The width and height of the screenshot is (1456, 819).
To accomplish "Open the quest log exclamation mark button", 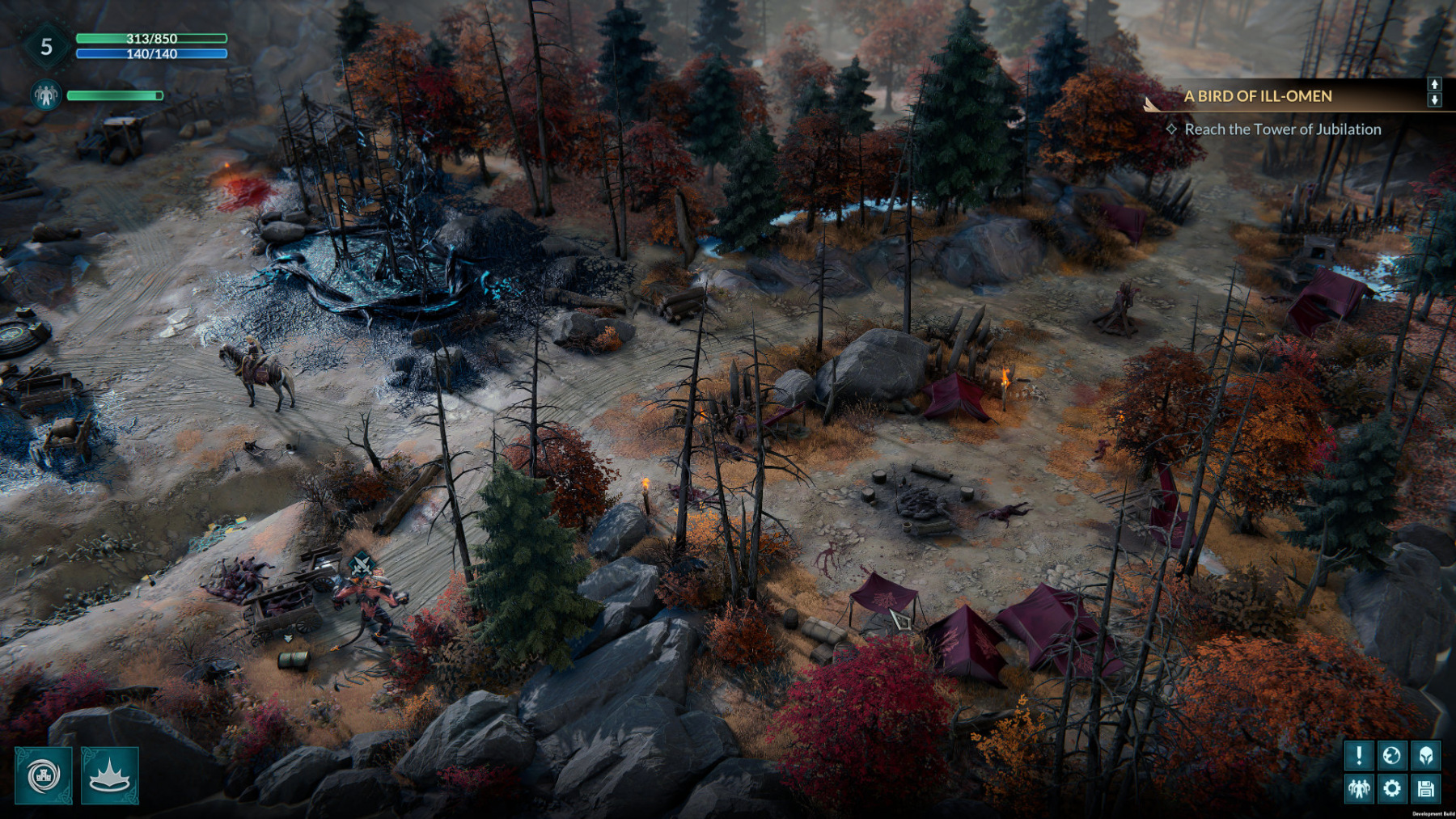I will 1359,756.
